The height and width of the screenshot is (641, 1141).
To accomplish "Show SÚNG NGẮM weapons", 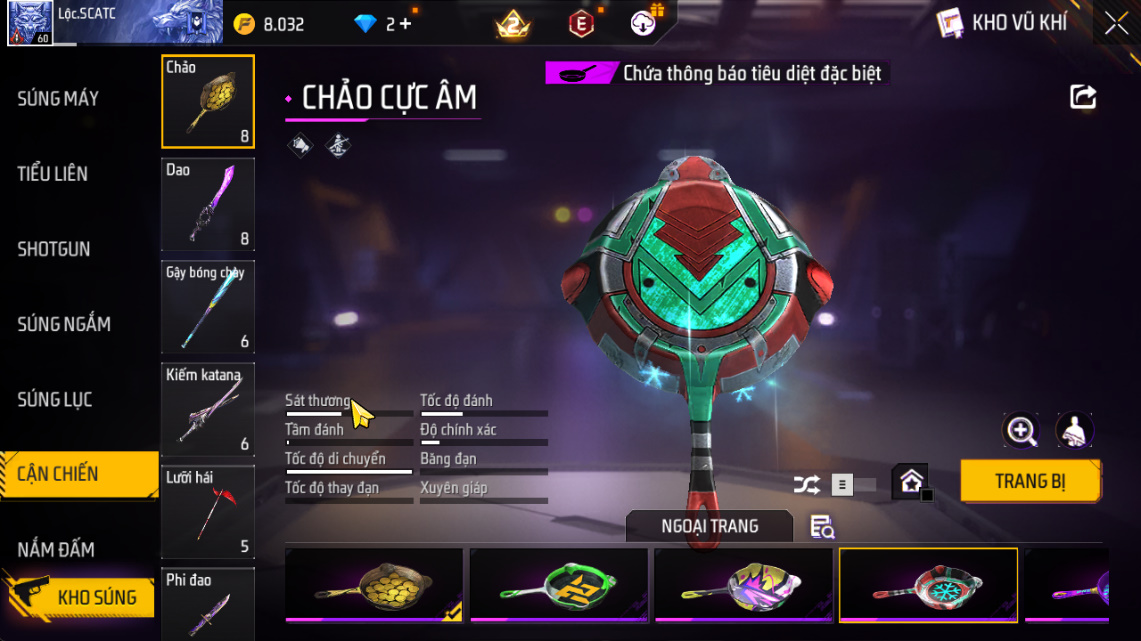I will point(64,324).
